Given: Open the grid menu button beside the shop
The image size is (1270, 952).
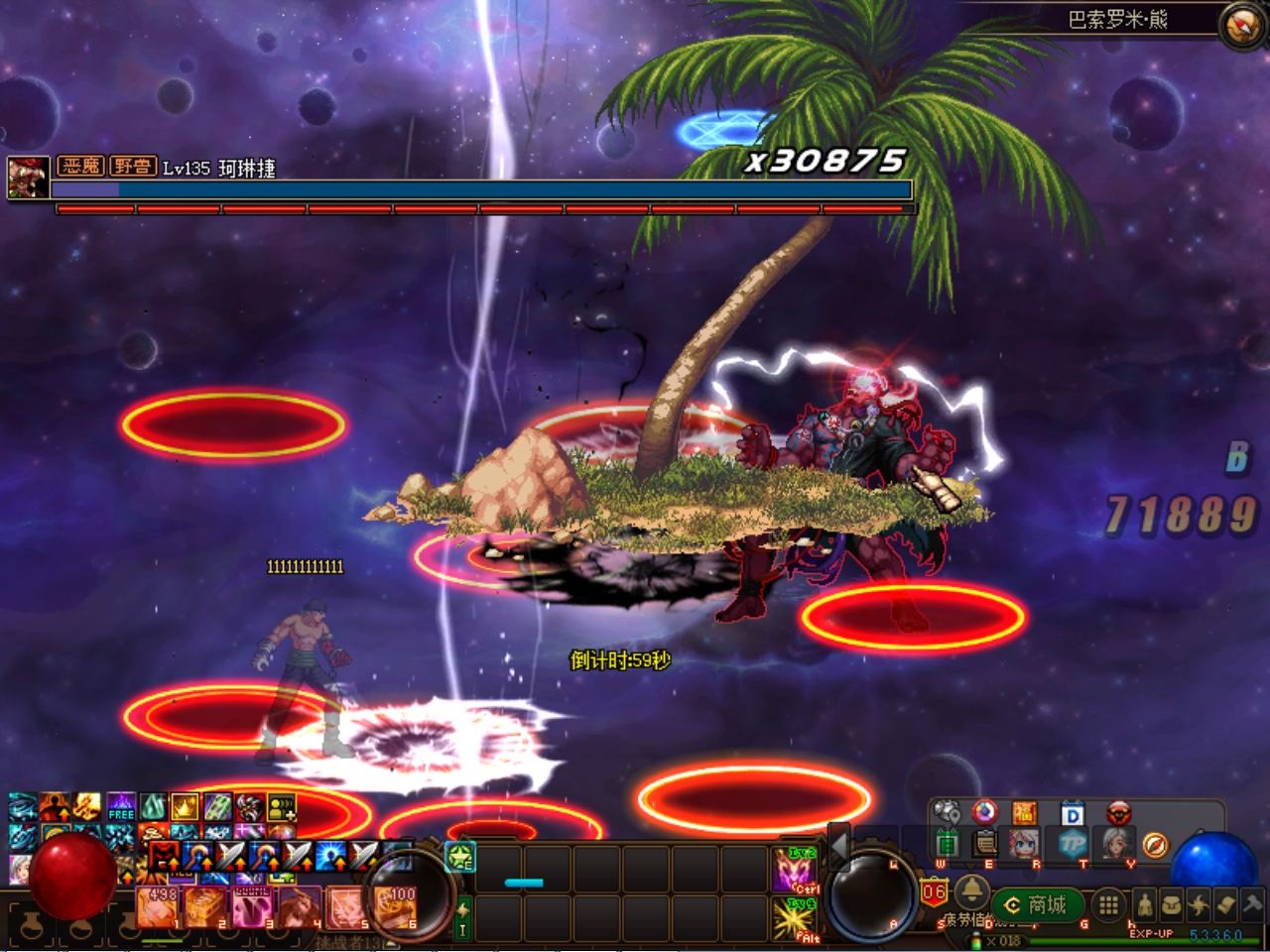Looking at the screenshot, I should [1108, 904].
